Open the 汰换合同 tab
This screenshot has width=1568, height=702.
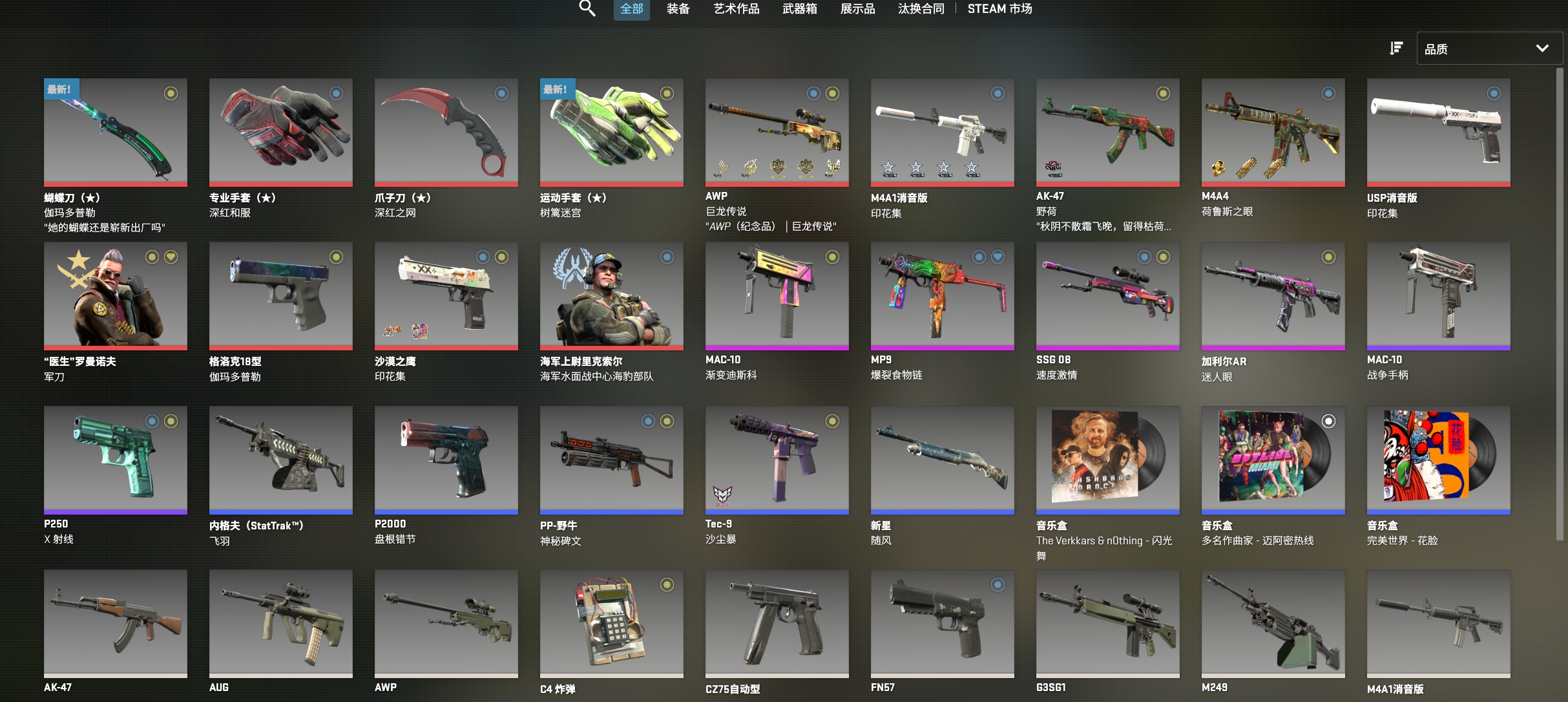coord(921,9)
